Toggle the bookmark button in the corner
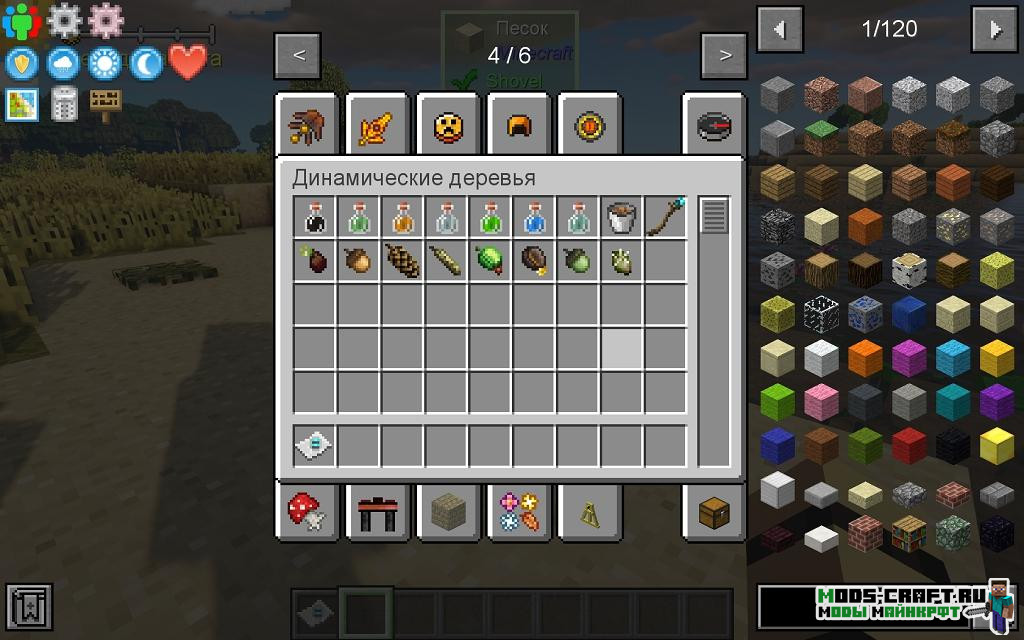 [x=27, y=606]
